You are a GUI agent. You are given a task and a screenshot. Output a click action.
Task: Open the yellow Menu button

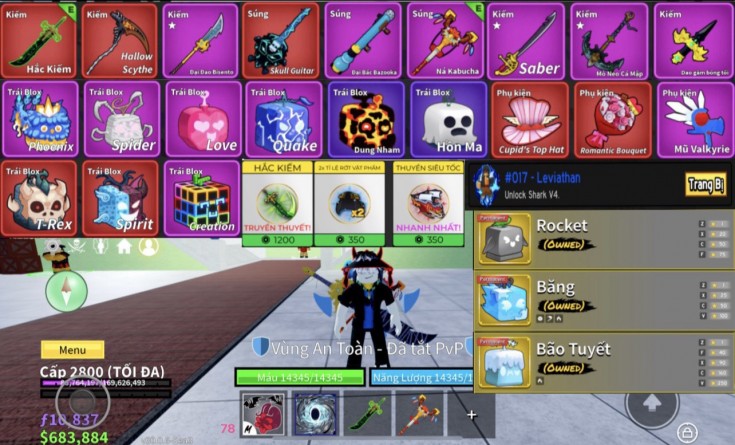coord(72,350)
